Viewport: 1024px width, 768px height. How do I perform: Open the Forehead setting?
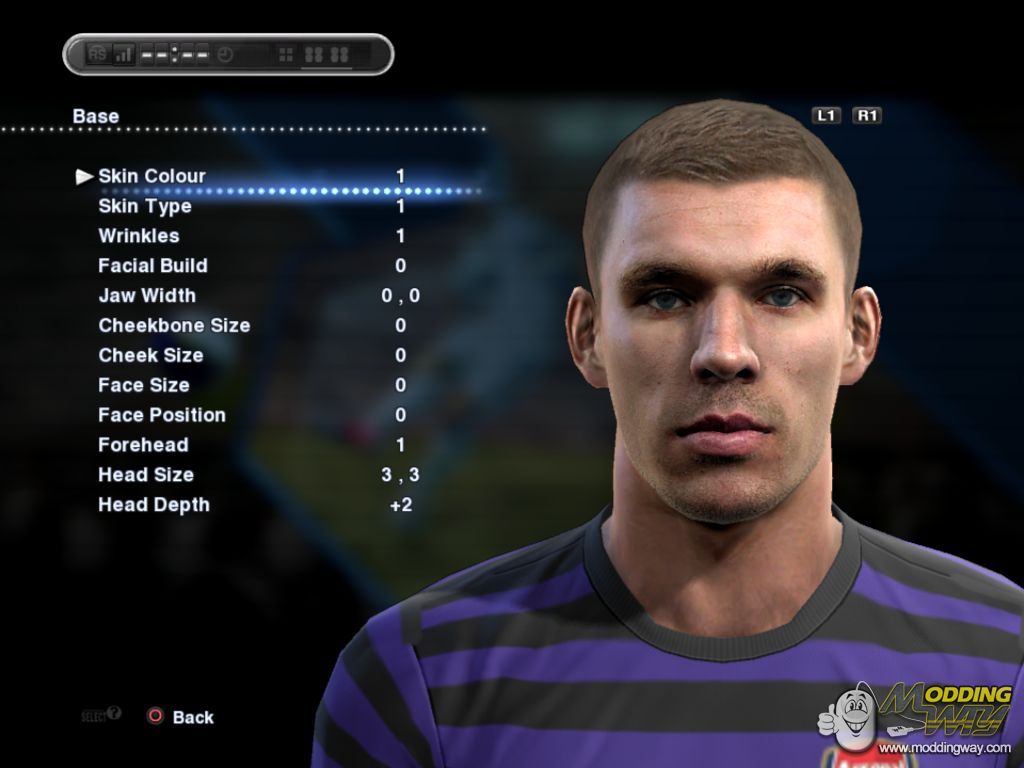pos(143,446)
